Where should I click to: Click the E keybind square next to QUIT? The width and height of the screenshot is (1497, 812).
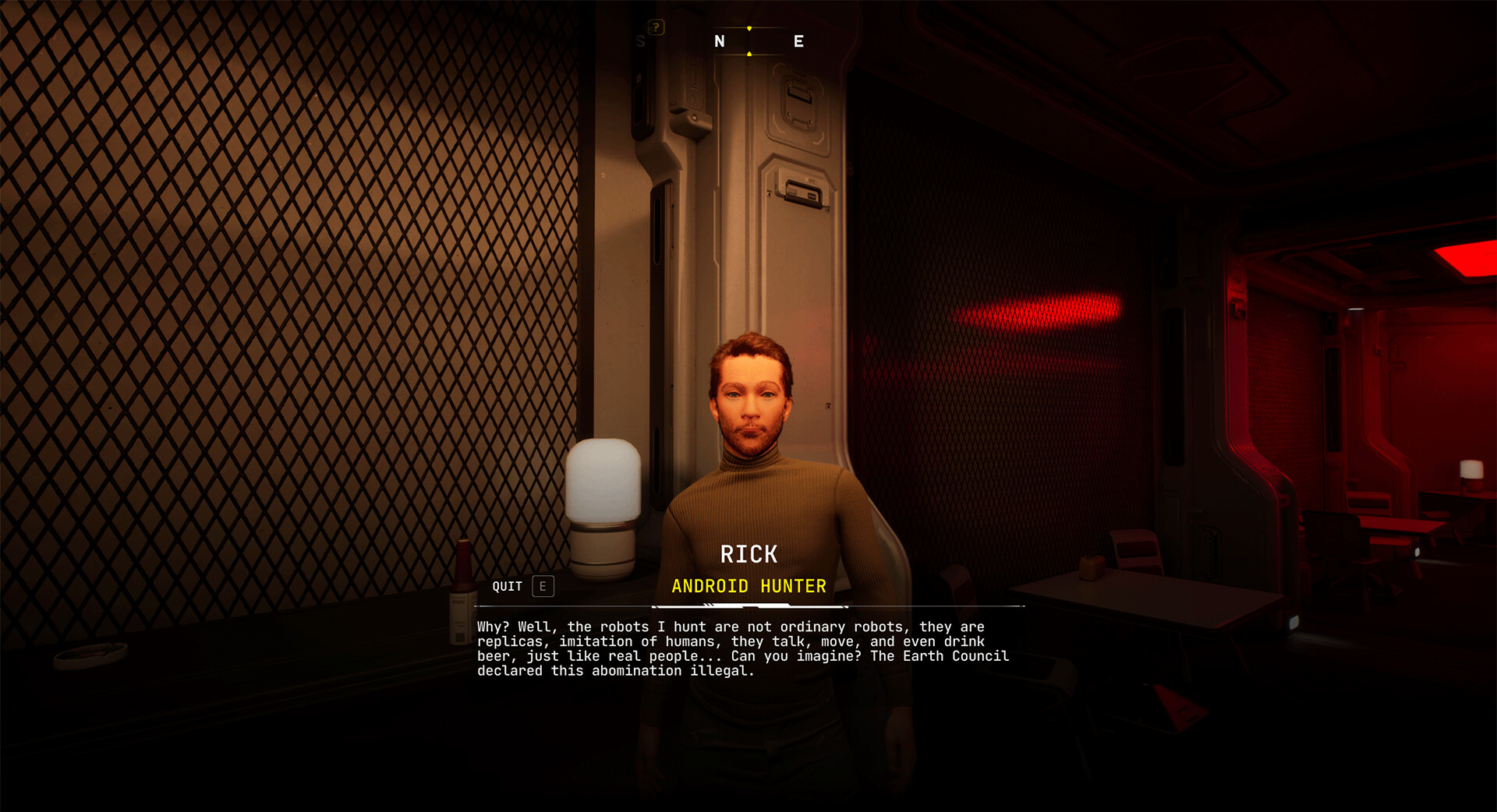tap(541, 586)
